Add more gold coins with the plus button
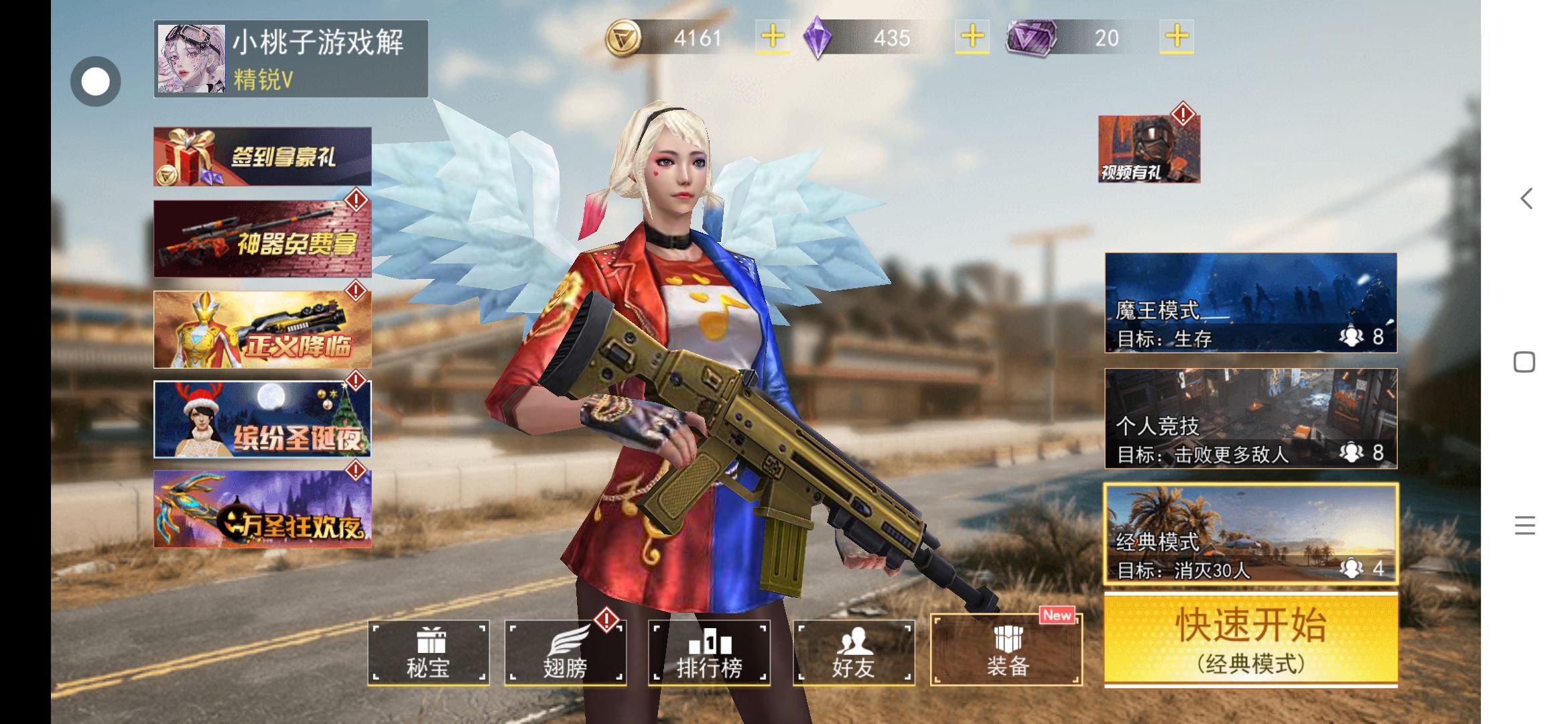The height and width of the screenshot is (724, 1568). coord(773,37)
